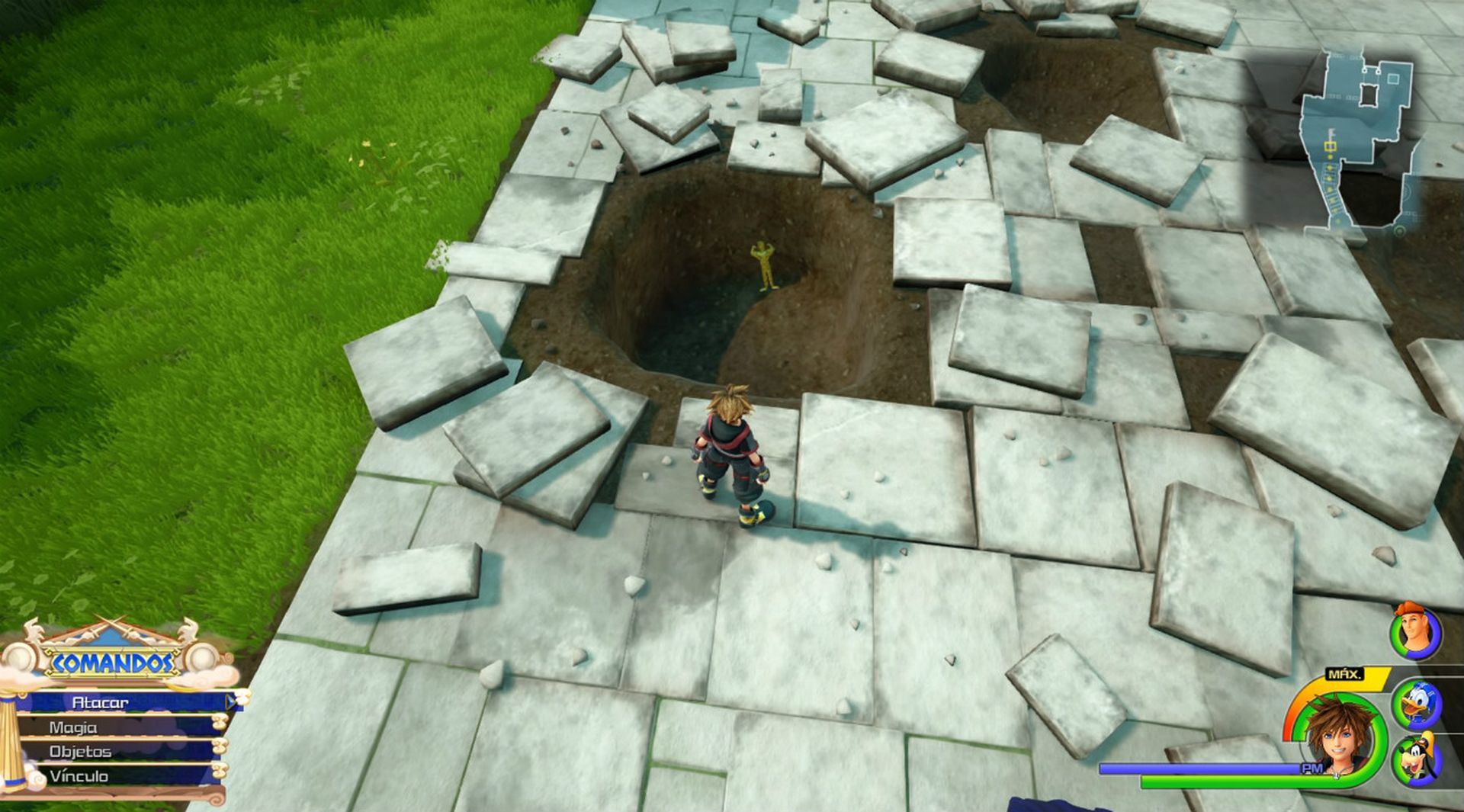Toggle the Atacar command highlight
Viewport: 1464px width, 812px height.
(x=100, y=702)
